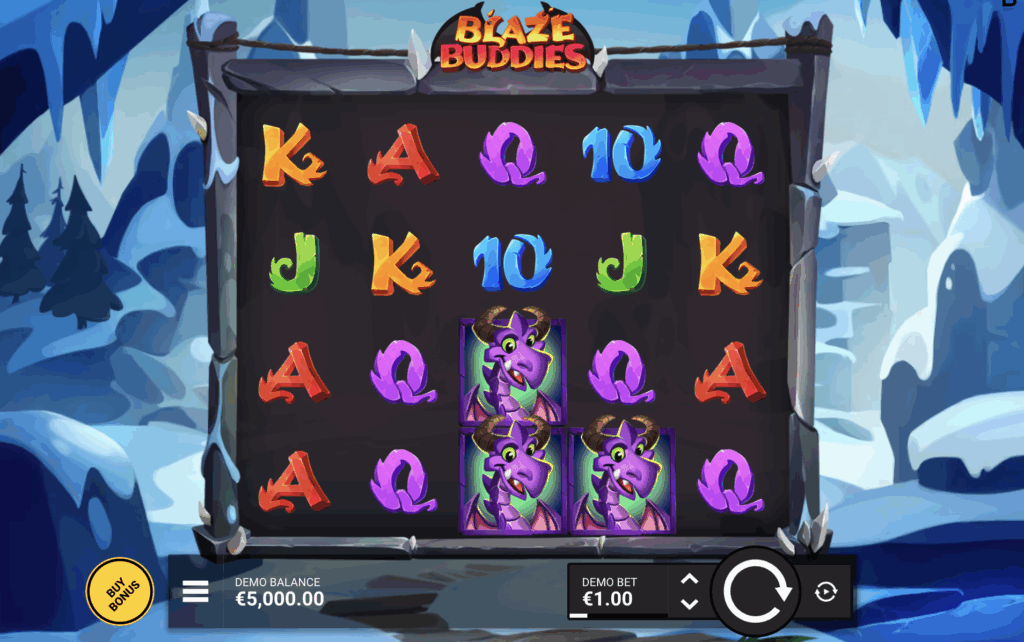Increase the demo bet amount
1024x642 pixels.
click(689, 579)
